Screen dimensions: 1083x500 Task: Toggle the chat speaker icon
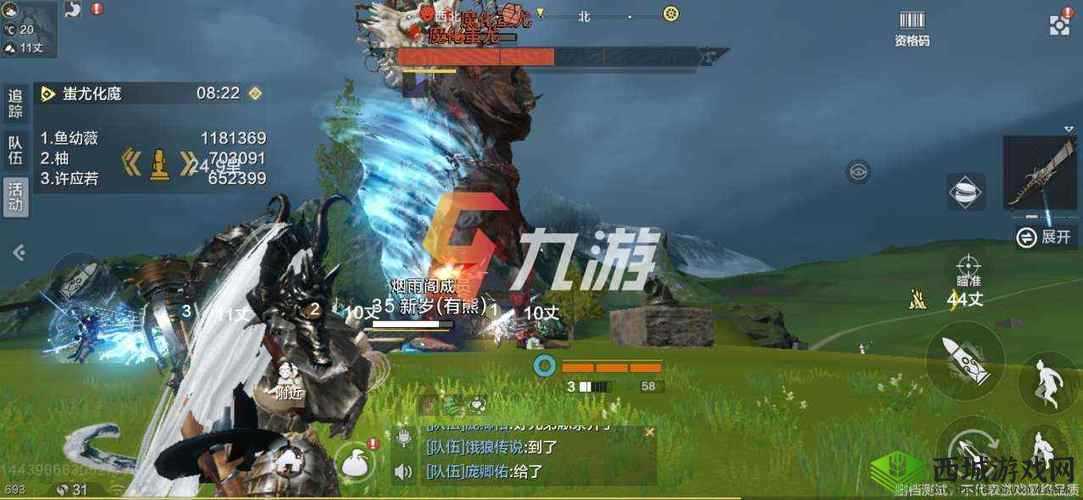pyautogui.click(x=403, y=471)
